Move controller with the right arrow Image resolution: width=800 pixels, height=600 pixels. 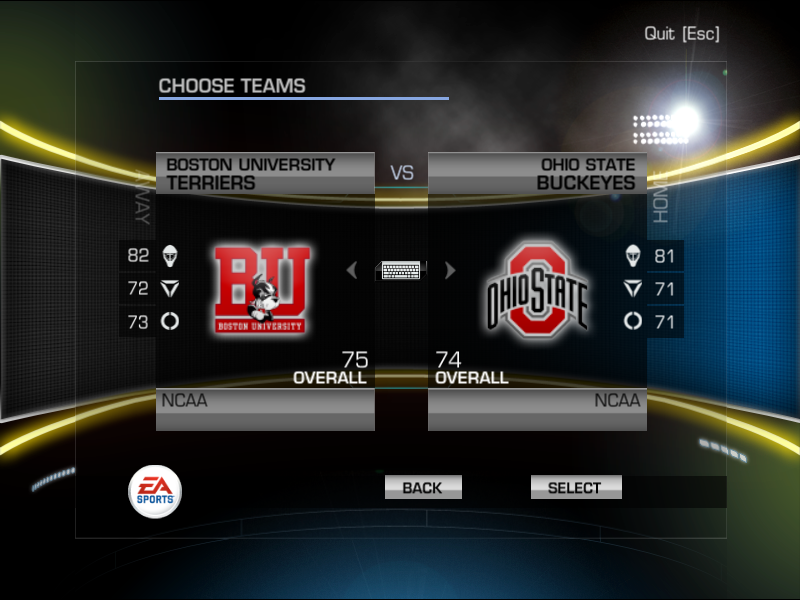450,270
